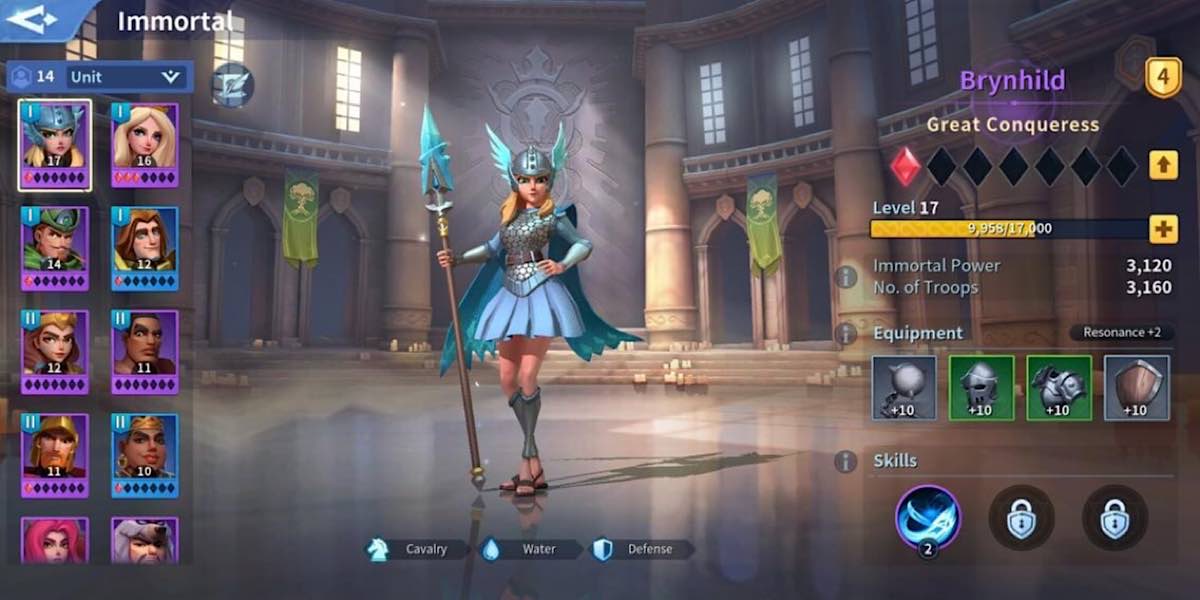Viewport: 1200px width, 600px height.
Task: Select the mace weapon equipment slot
Action: (904, 388)
